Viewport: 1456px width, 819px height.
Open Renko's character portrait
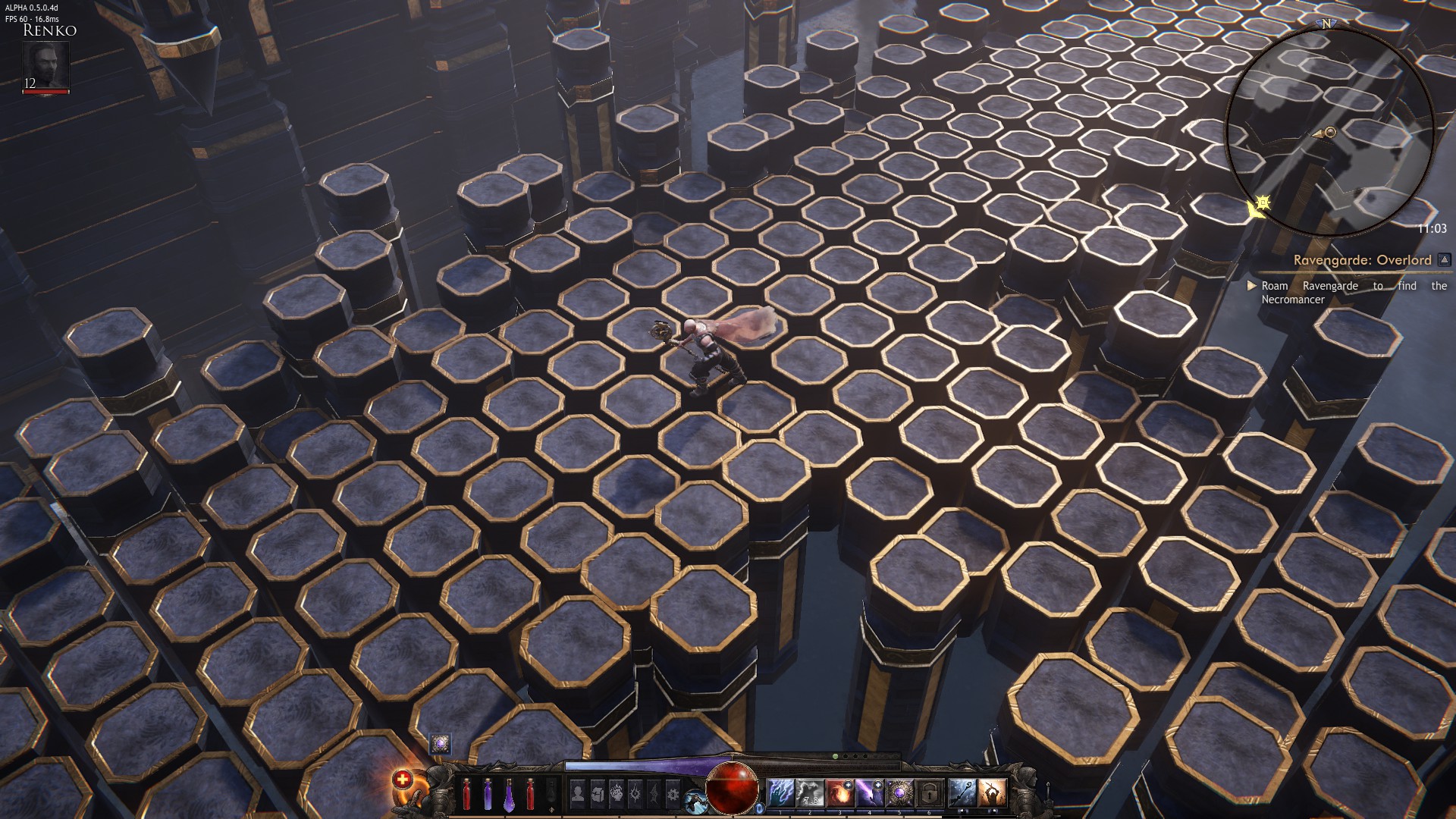(x=45, y=65)
